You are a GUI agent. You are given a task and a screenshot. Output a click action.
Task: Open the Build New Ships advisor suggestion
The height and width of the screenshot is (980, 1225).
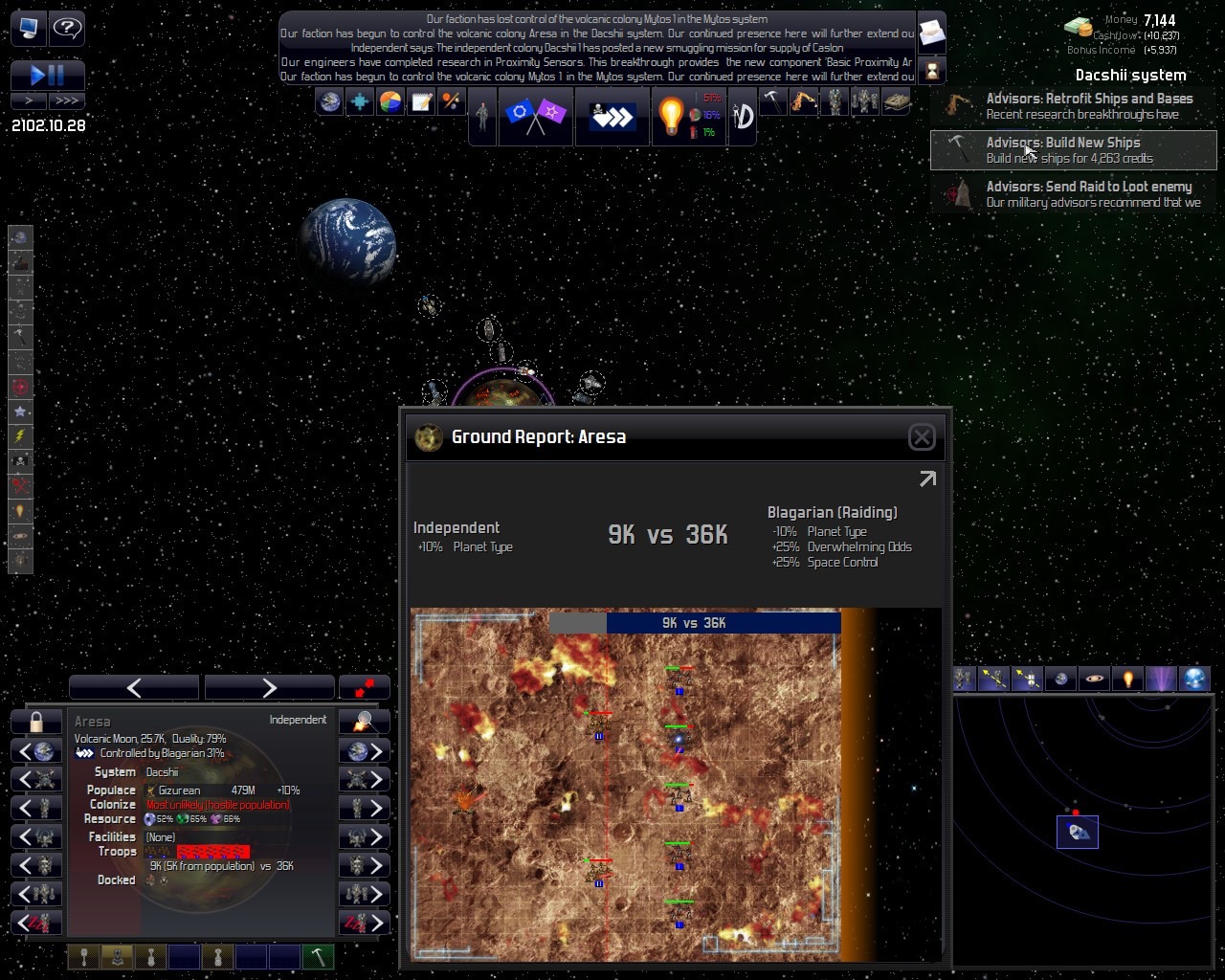click(x=1073, y=150)
